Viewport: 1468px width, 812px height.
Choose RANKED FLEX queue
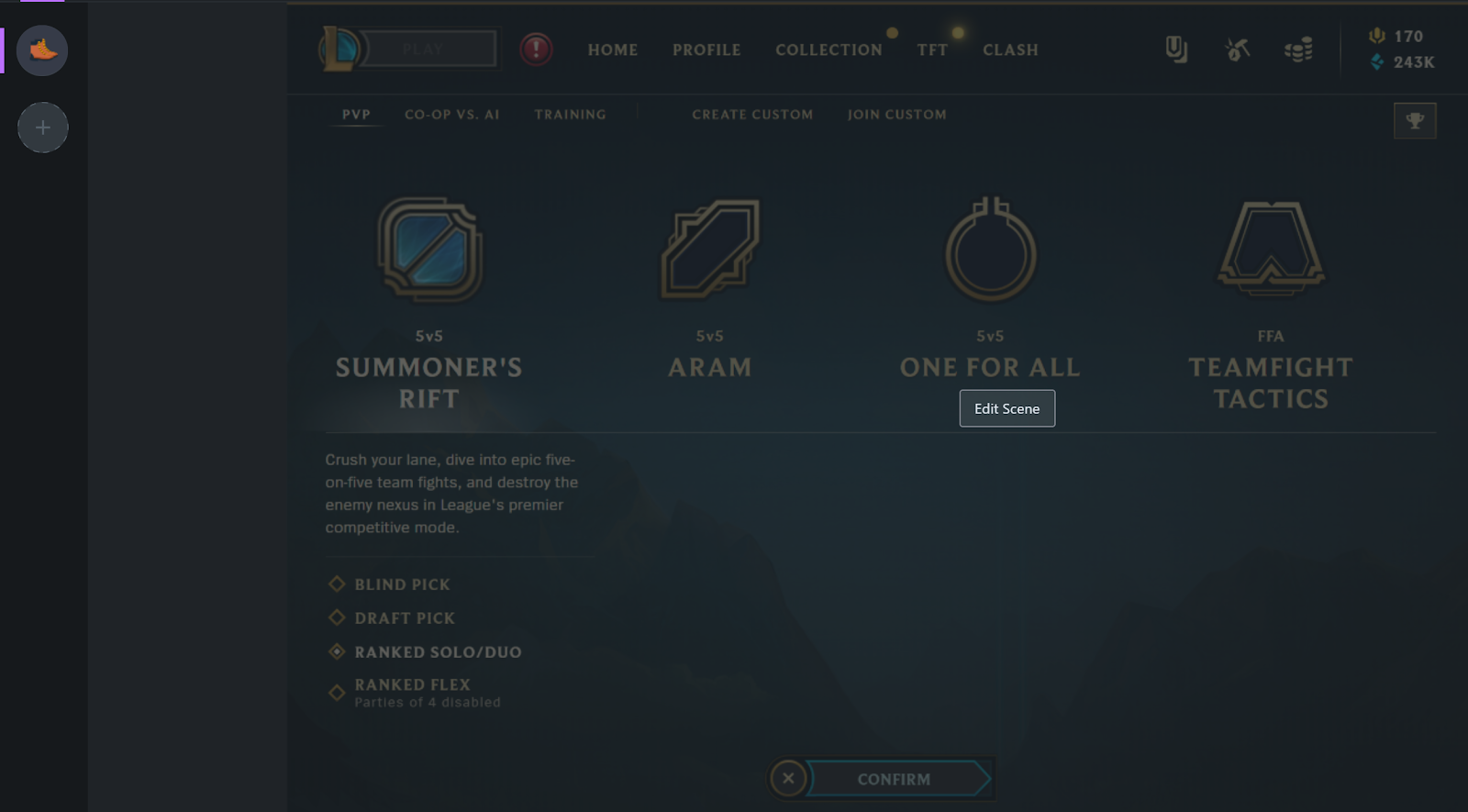coord(412,685)
